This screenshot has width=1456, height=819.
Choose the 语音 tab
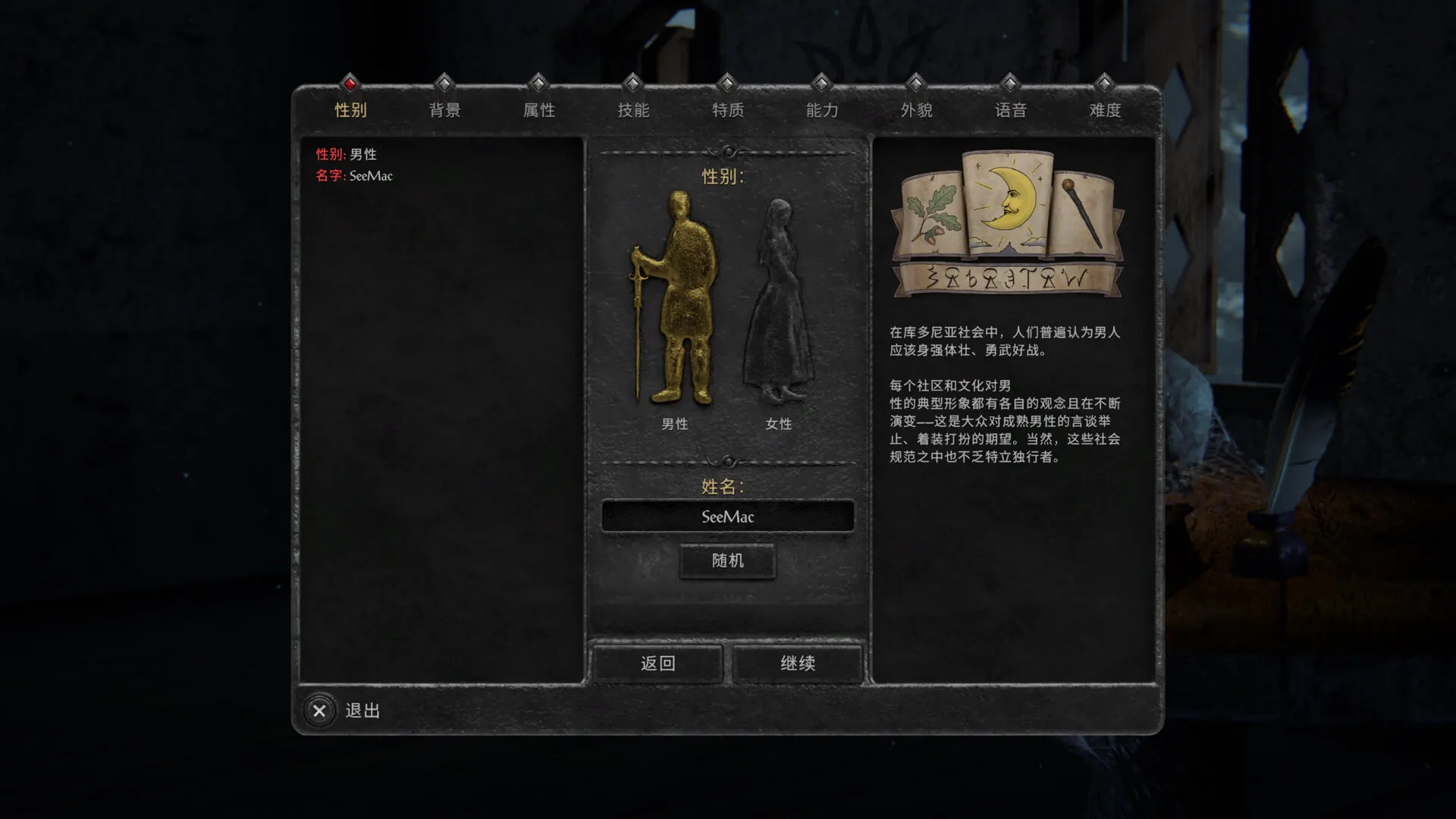coord(1011,110)
